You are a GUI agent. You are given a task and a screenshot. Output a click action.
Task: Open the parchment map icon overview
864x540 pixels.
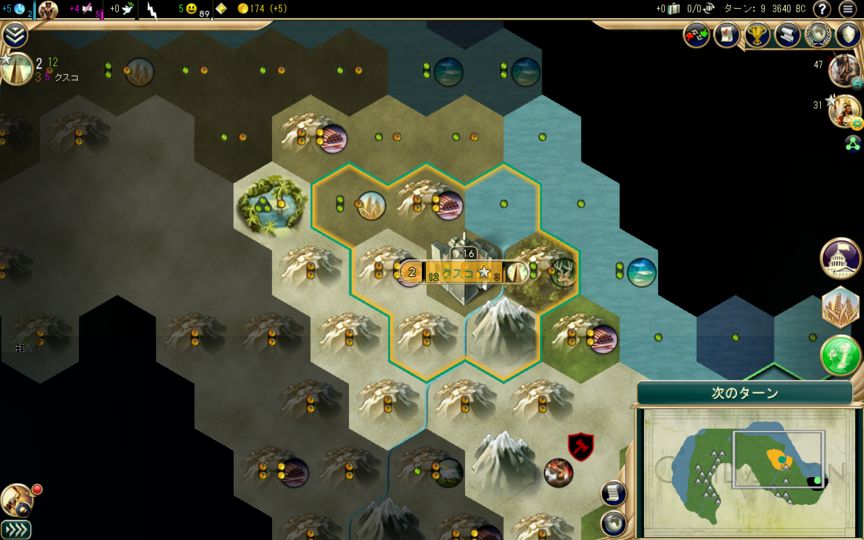click(x=727, y=35)
